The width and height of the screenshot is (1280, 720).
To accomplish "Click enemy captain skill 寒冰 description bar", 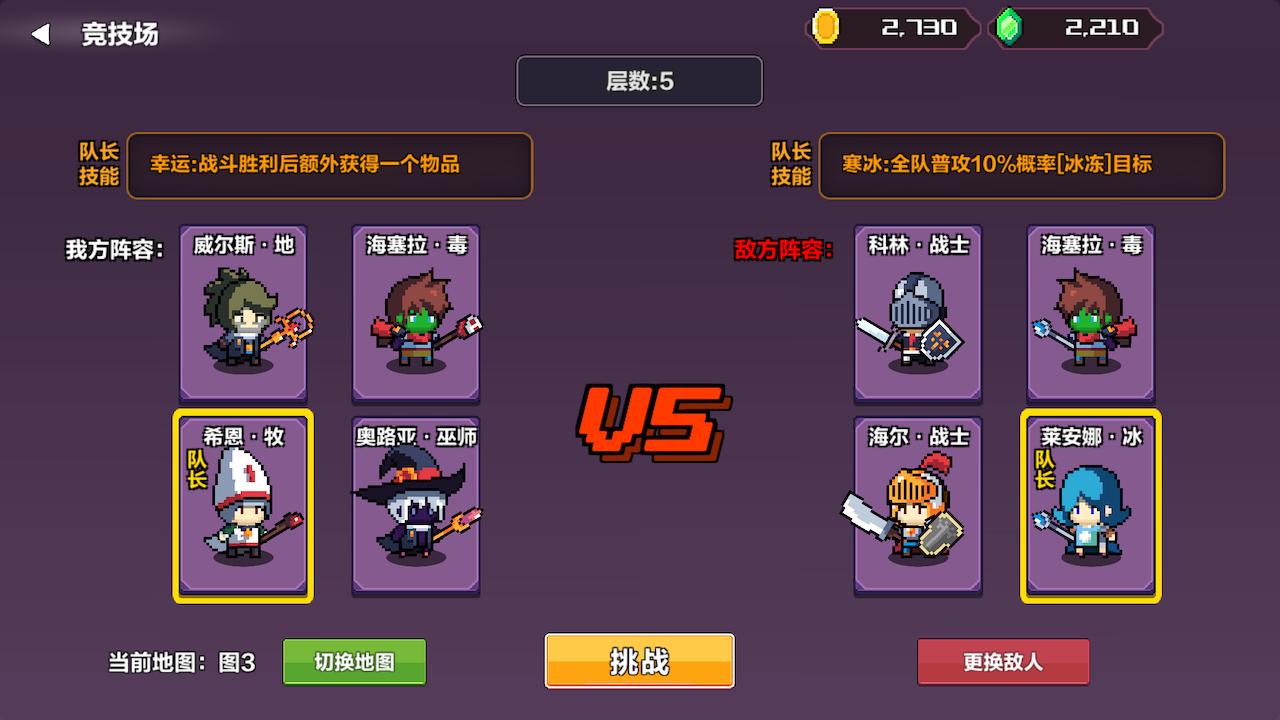I will point(1022,166).
